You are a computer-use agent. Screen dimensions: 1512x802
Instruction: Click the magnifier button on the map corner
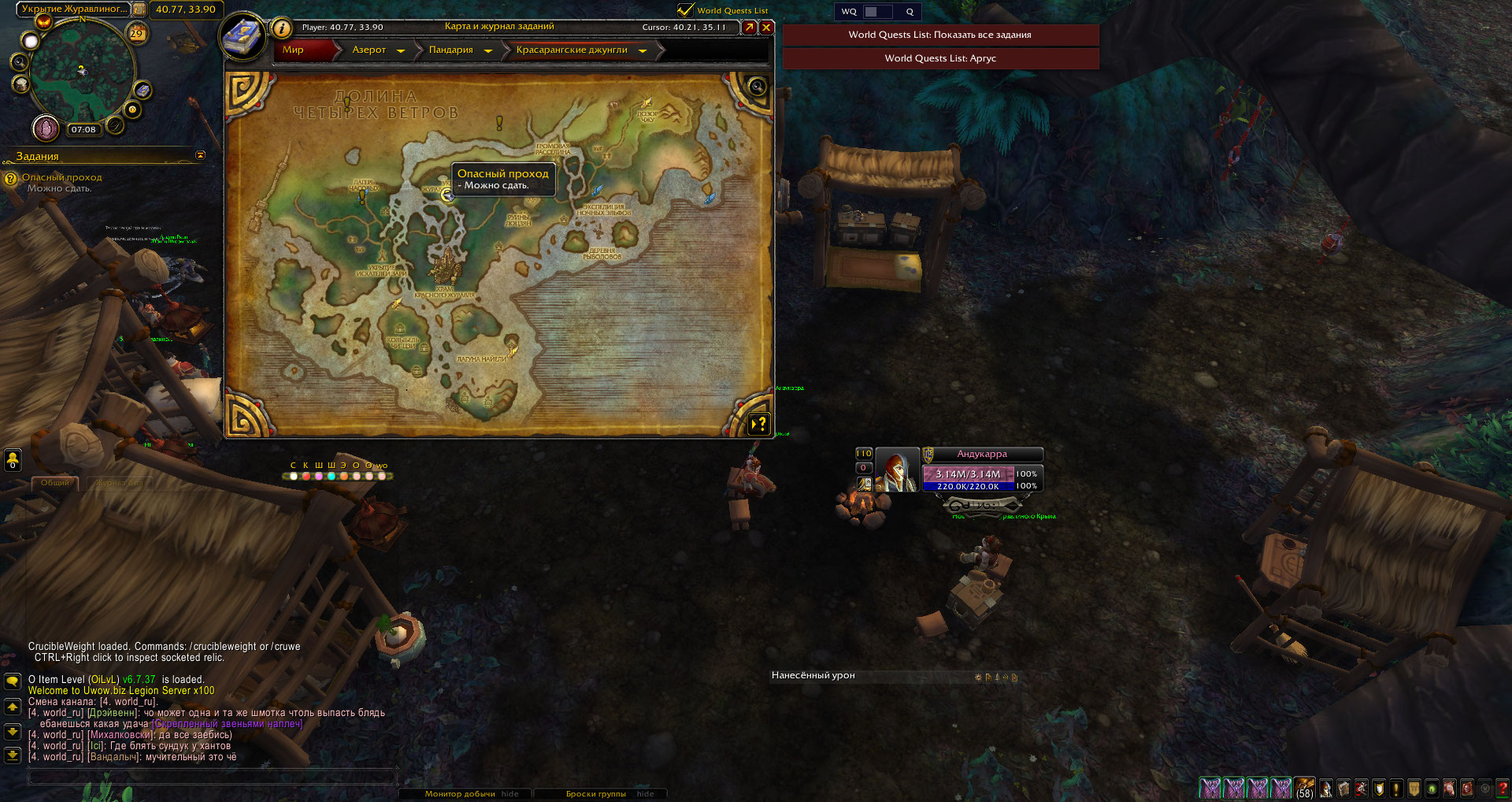tap(757, 87)
